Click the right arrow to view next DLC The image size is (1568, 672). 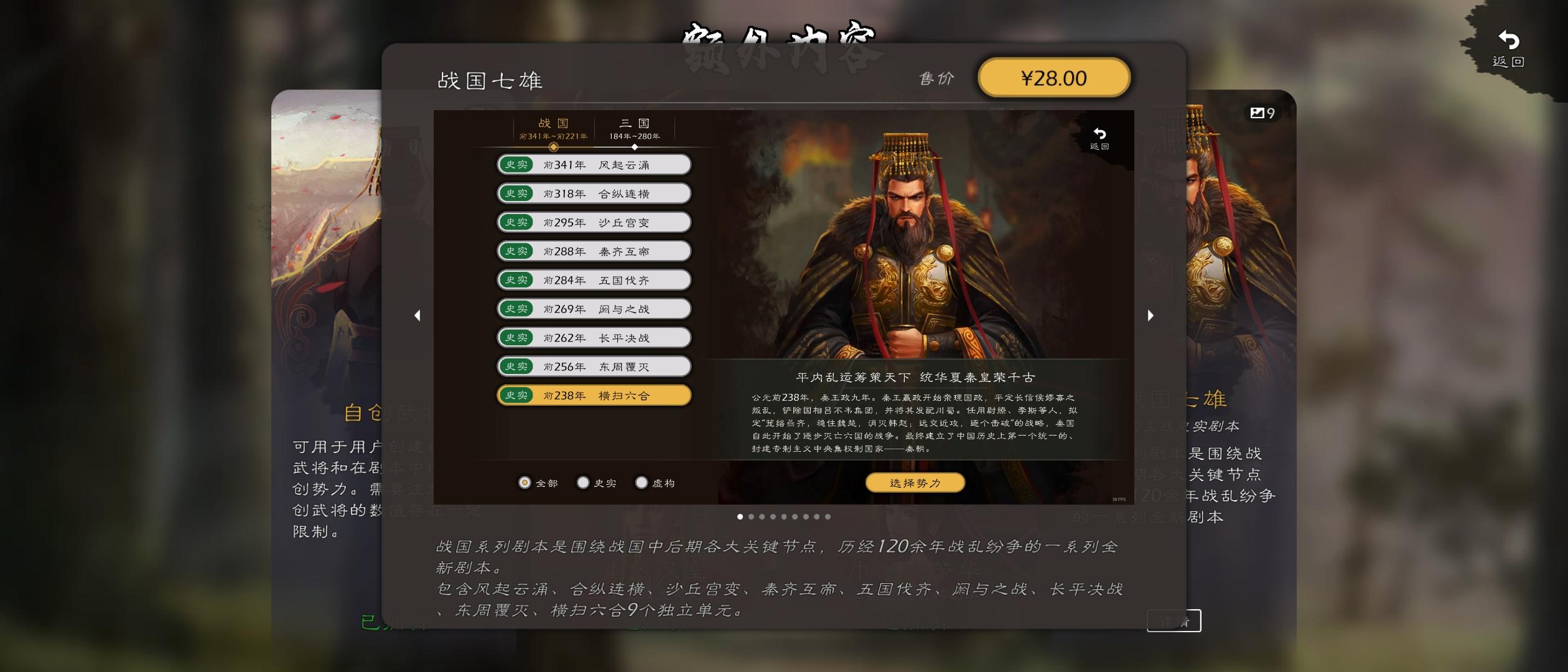1150,315
